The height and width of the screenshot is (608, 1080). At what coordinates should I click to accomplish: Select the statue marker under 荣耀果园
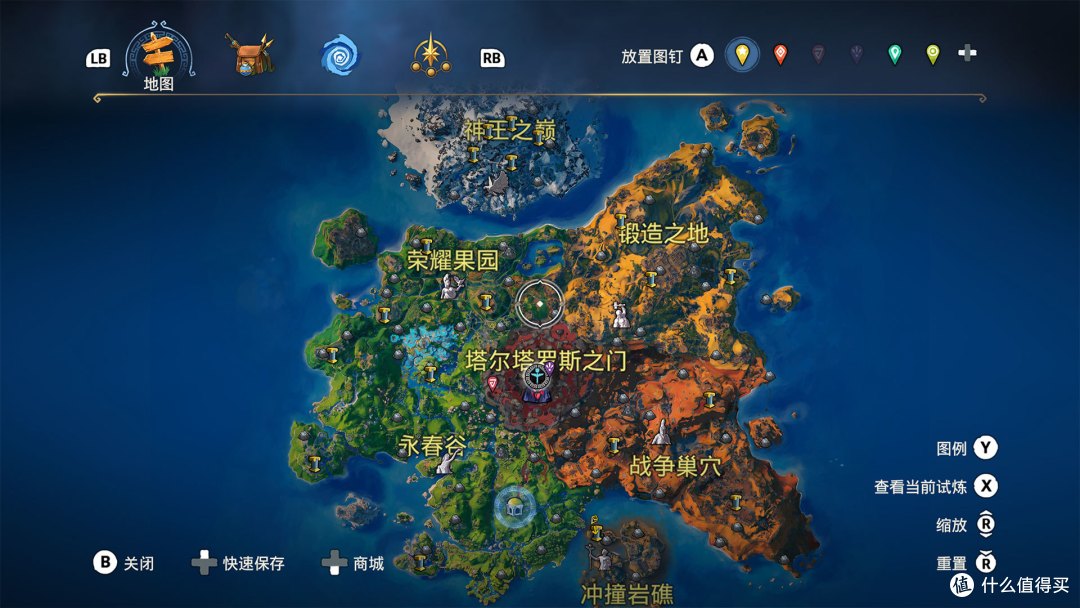pyautogui.click(x=450, y=287)
